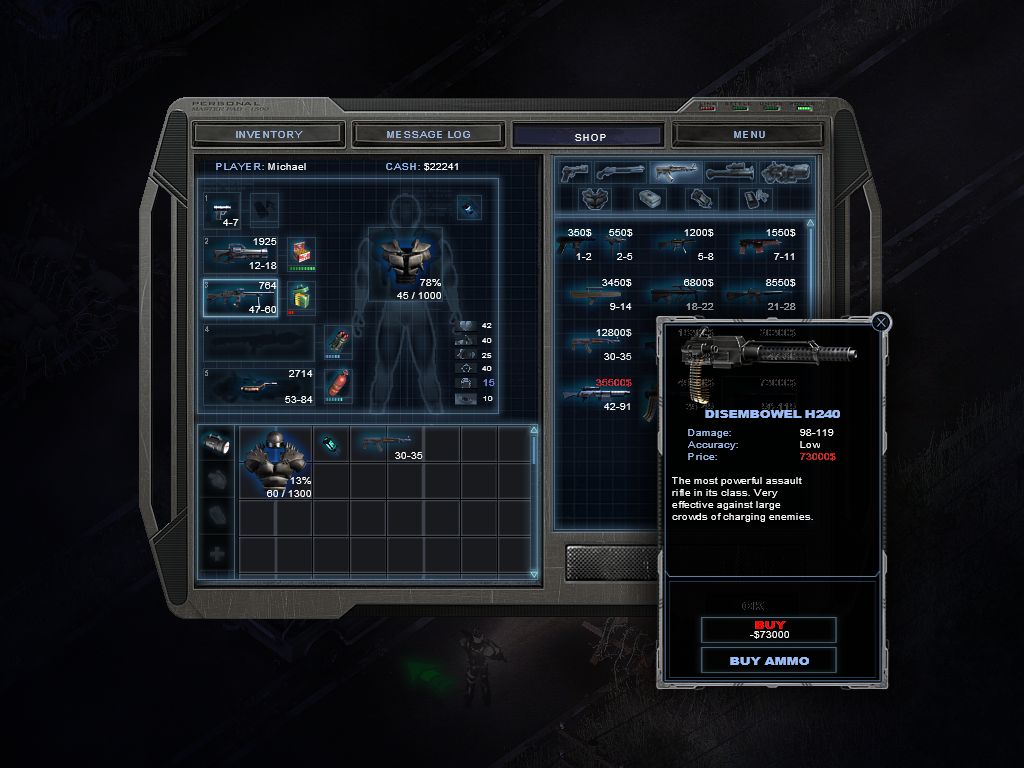
Task: Click the flashlight icon beside the inventory grid
Action: click(x=217, y=444)
